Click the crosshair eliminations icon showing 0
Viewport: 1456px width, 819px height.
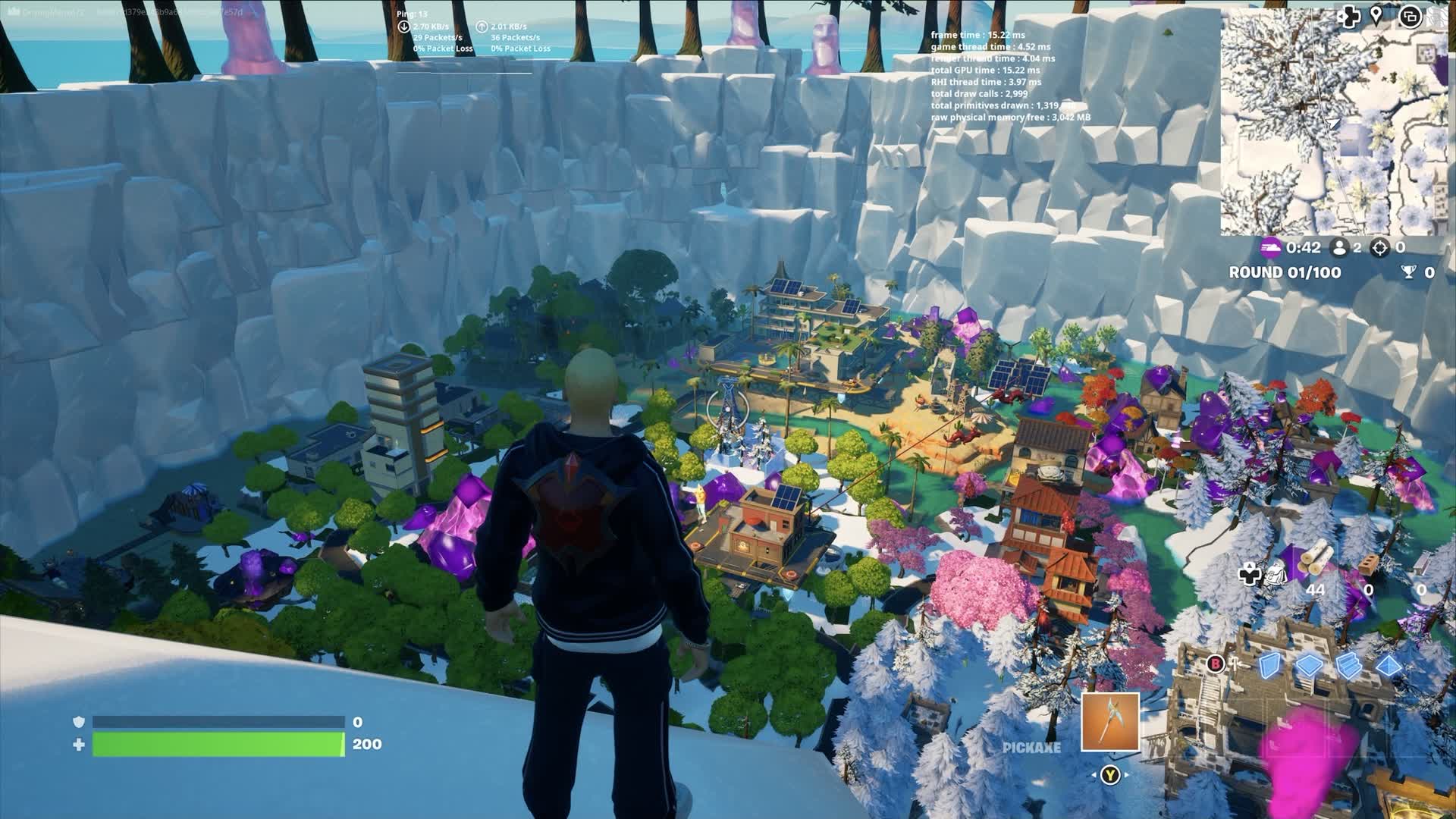pos(1379,248)
